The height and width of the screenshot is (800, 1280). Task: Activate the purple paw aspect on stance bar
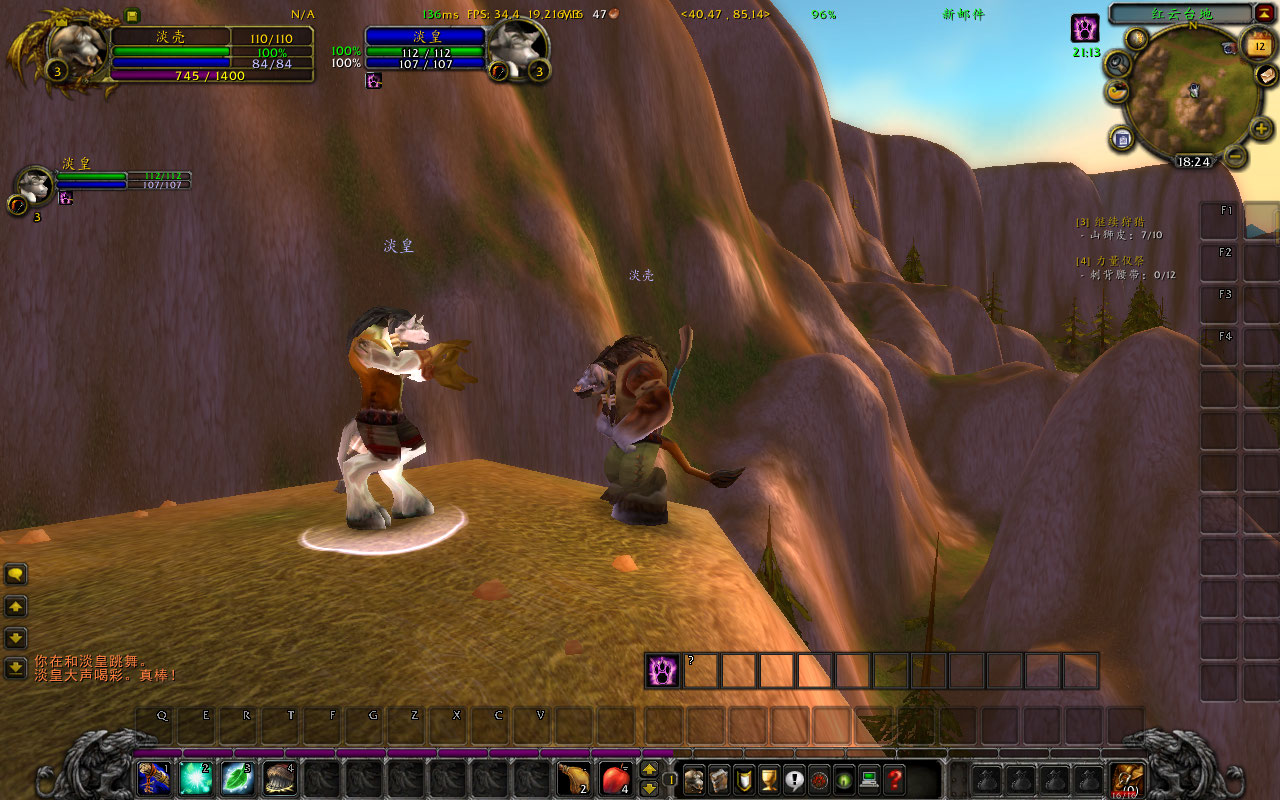[x=662, y=670]
